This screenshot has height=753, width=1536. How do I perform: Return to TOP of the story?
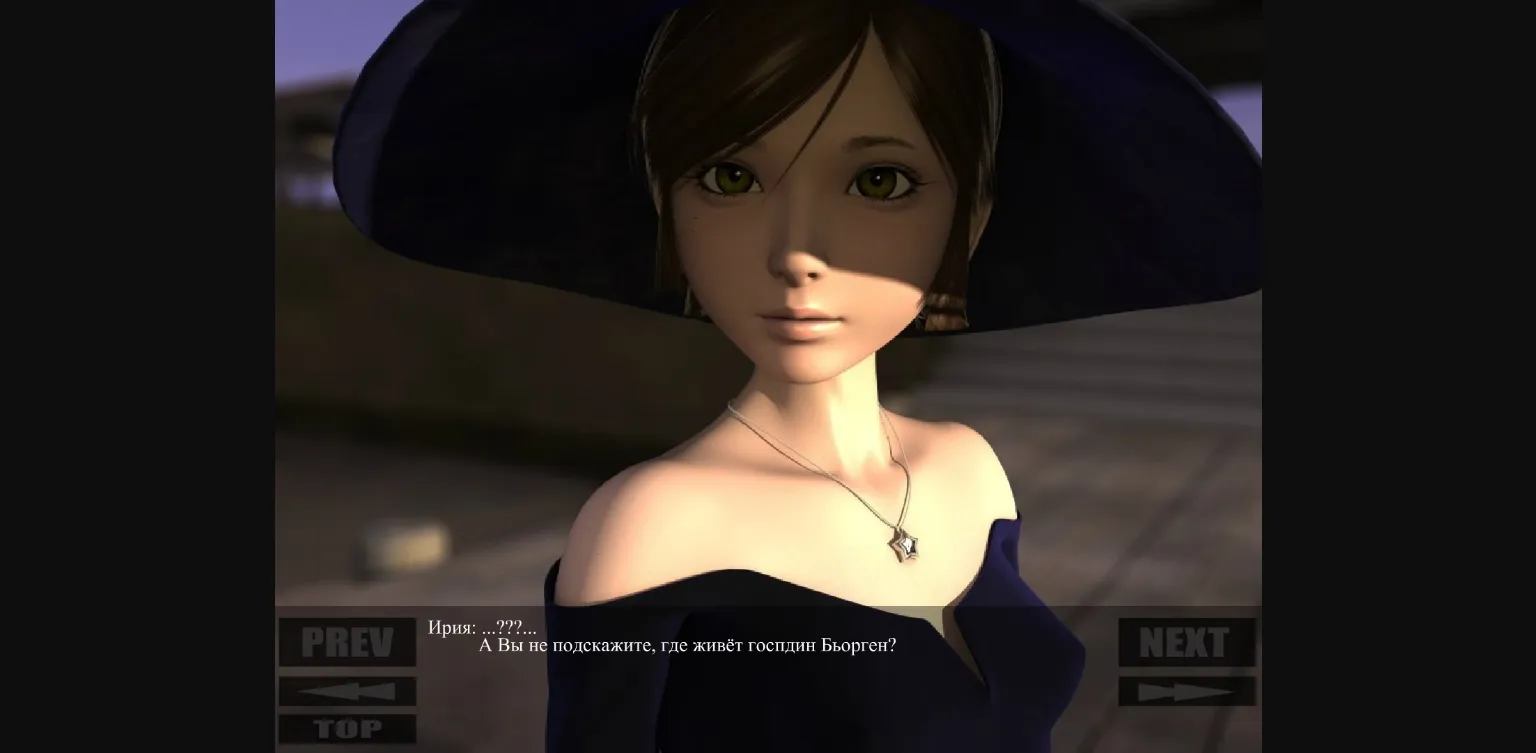[346, 729]
